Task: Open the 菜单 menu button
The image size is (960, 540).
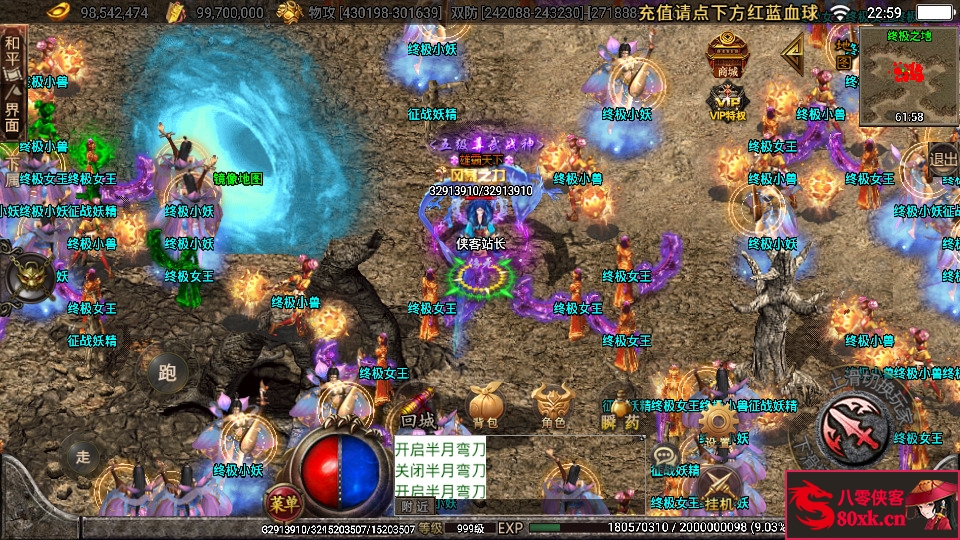Action: tap(283, 498)
